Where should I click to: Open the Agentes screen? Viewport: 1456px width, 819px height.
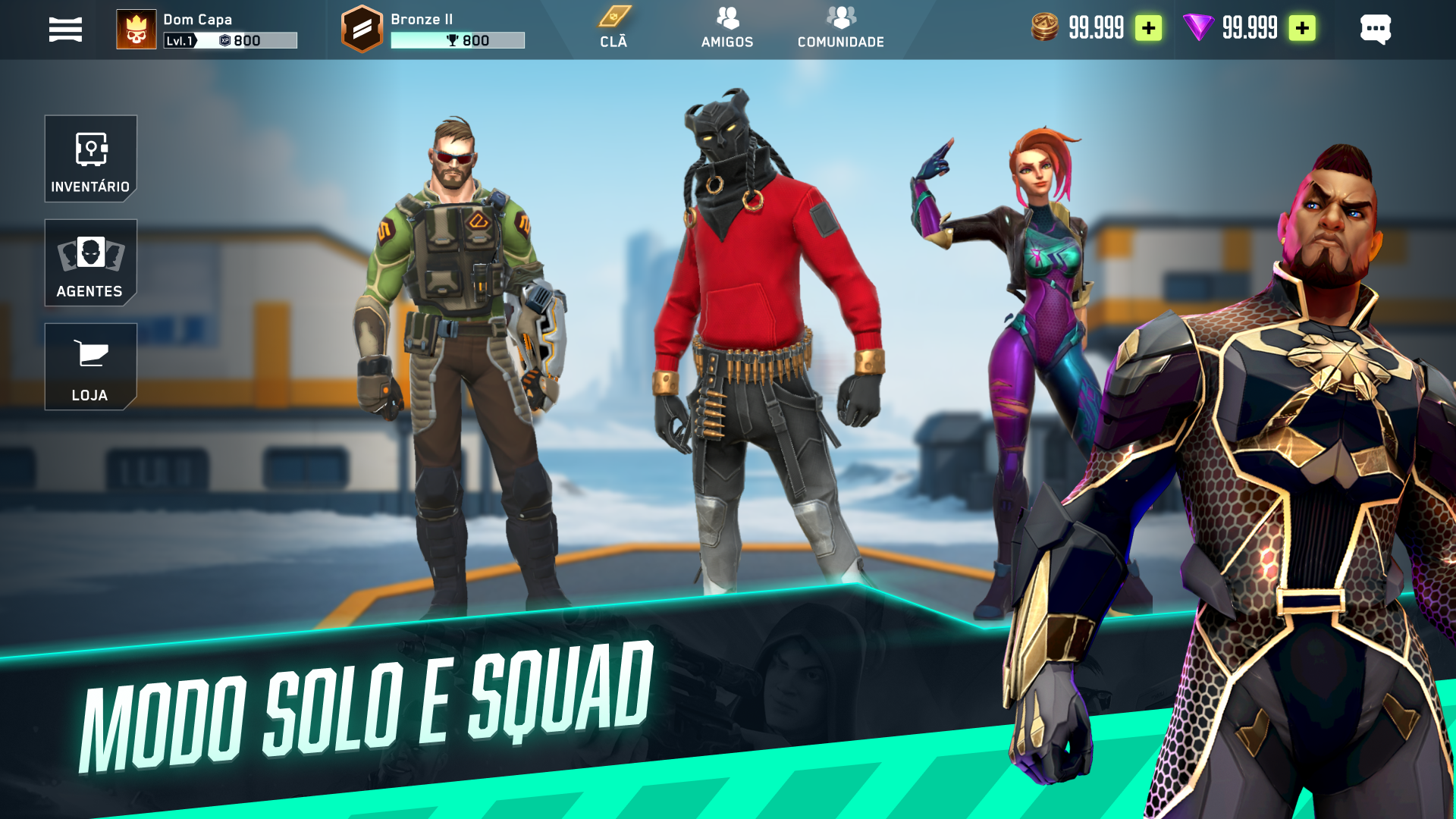tap(90, 263)
